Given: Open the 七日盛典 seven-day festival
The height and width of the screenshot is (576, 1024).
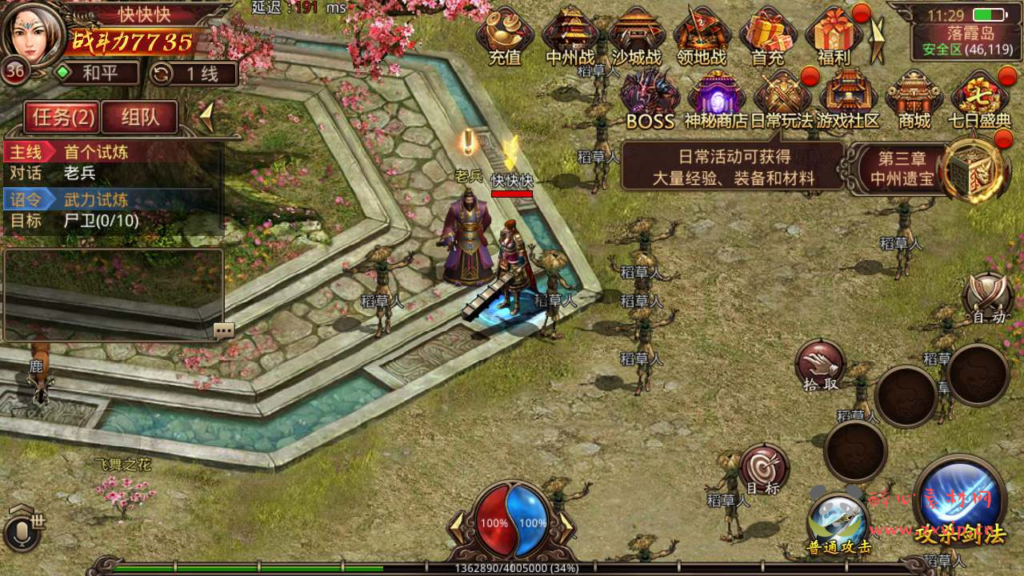Looking at the screenshot, I should (x=980, y=98).
